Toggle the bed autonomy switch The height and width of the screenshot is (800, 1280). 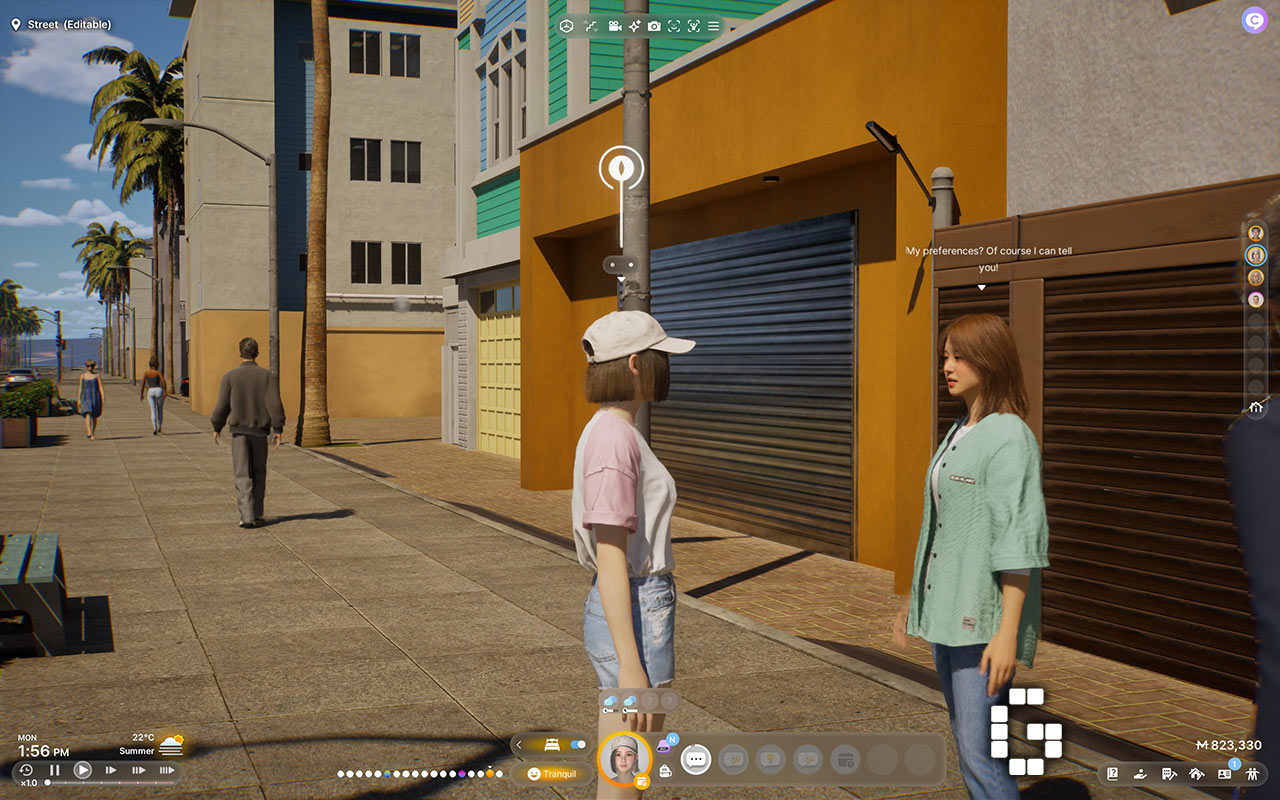click(577, 745)
